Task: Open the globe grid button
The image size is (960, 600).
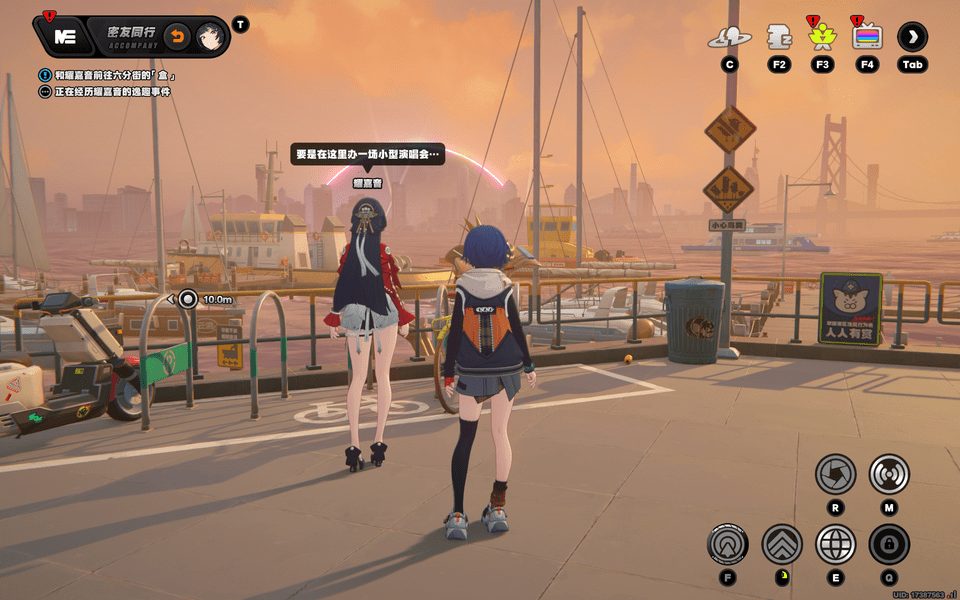Action: 835,544
